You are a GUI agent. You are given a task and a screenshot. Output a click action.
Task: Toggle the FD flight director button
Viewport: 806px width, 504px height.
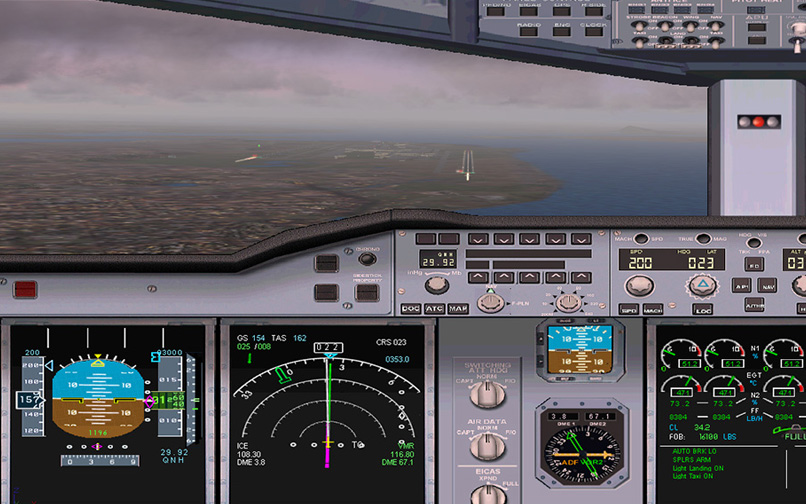click(752, 267)
